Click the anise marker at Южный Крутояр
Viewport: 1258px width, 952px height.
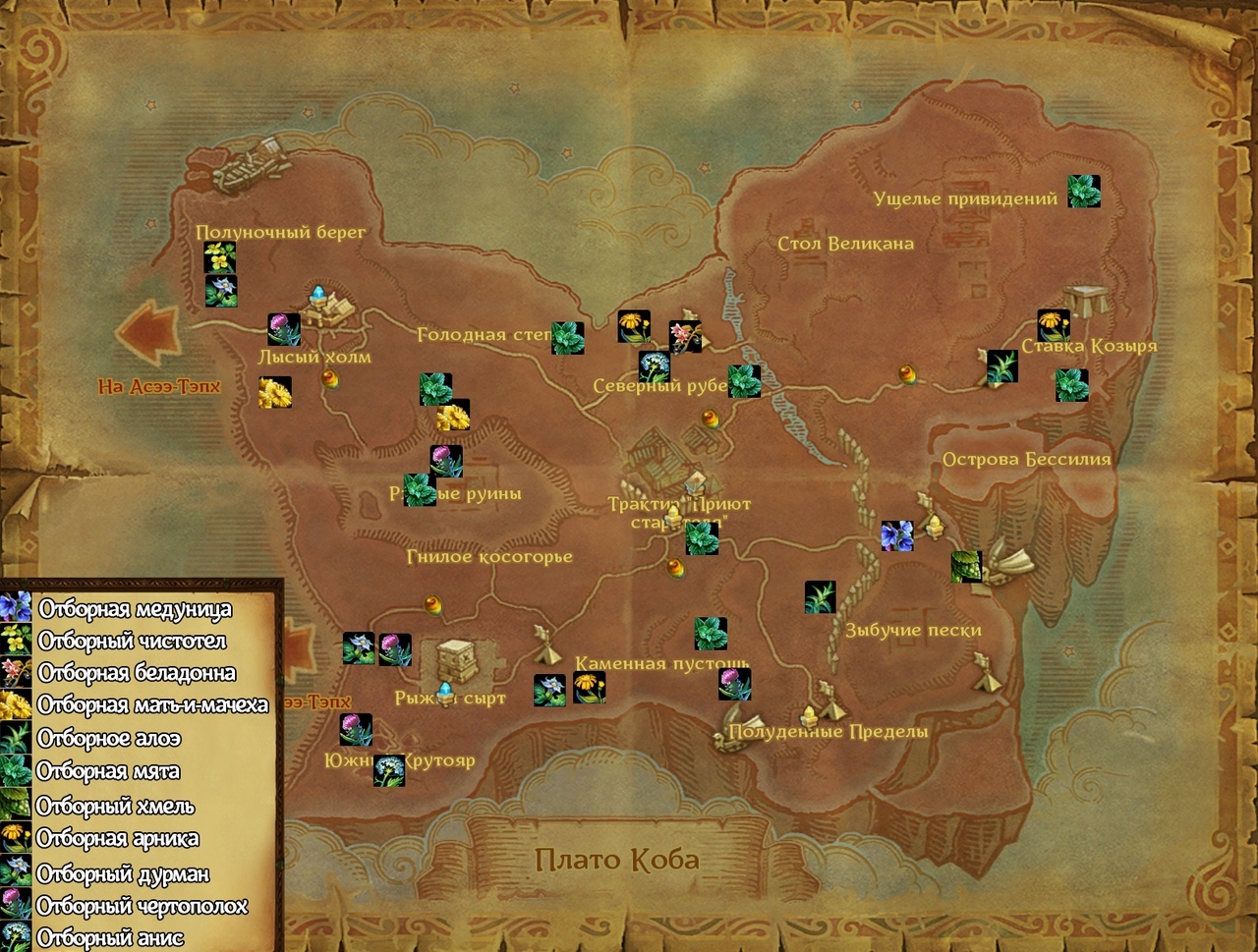tap(389, 770)
